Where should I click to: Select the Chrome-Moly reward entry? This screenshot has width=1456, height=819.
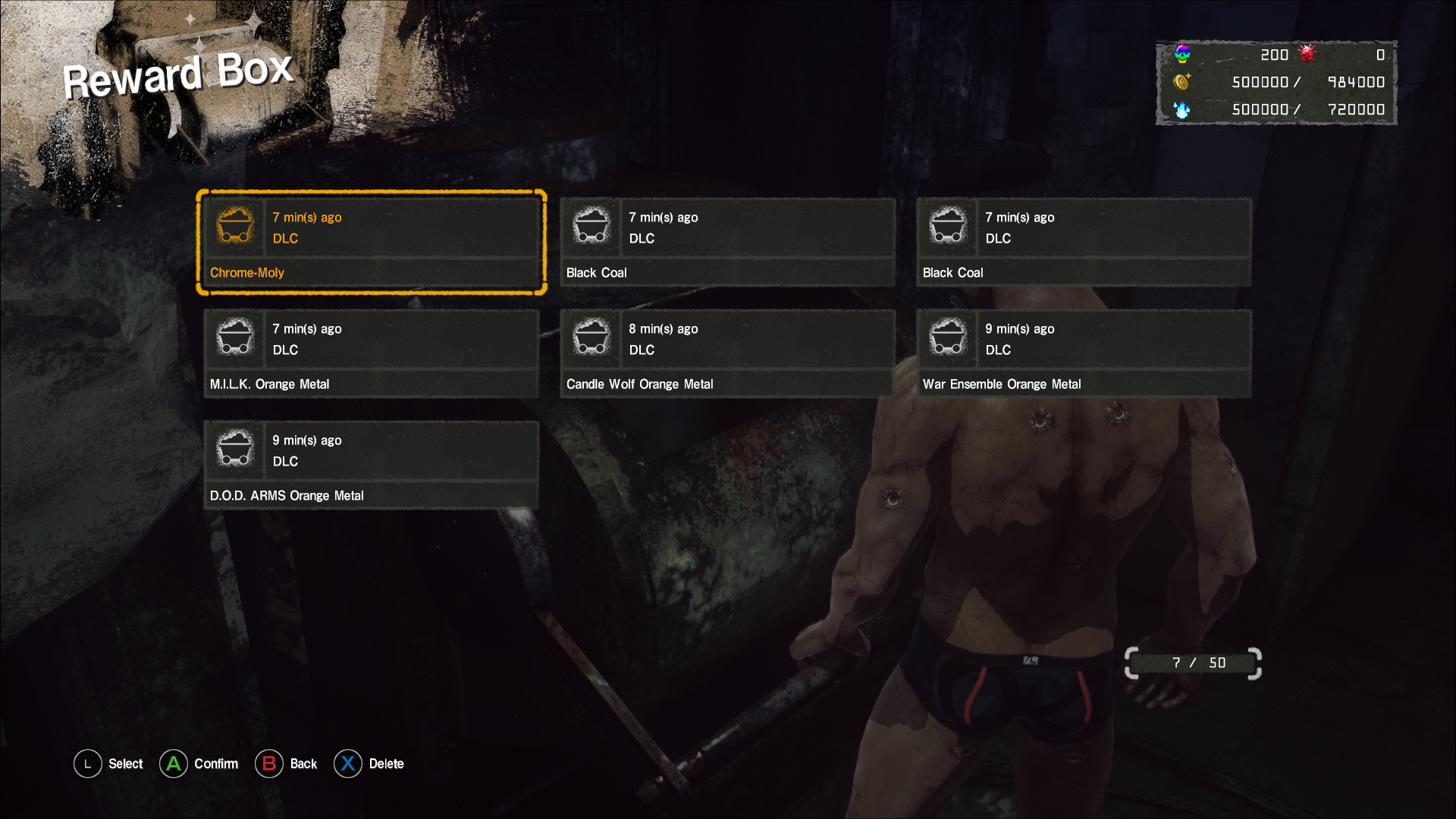point(372,241)
